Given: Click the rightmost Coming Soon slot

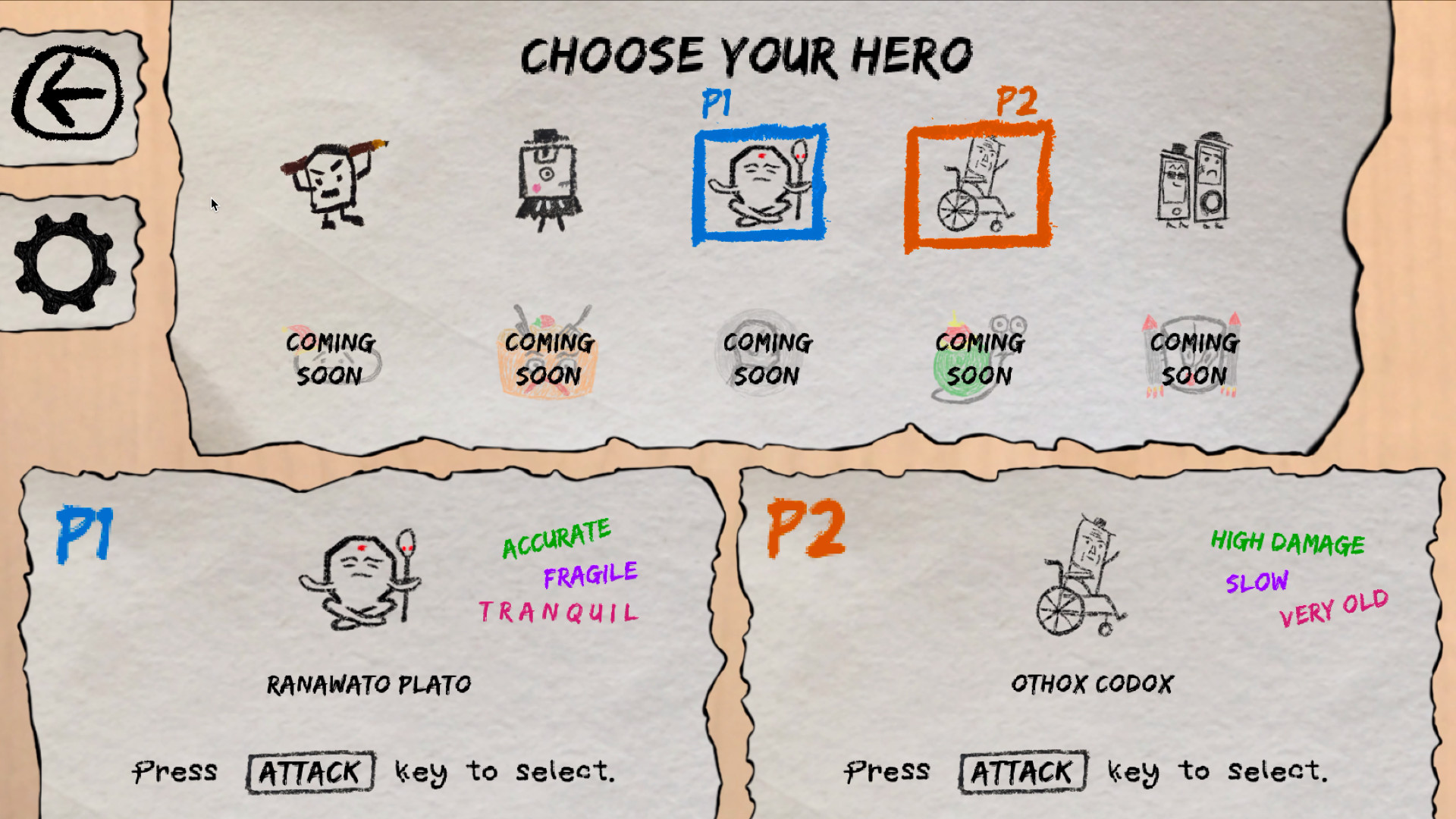Looking at the screenshot, I should pos(1193,356).
